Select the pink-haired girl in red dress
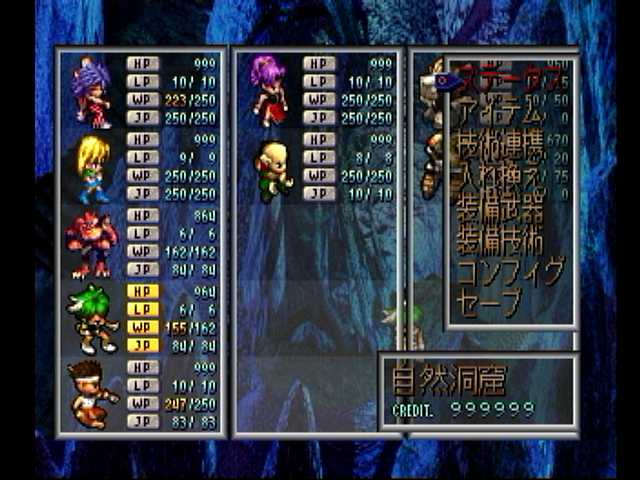Viewport: 640px width, 480px height. pos(271,90)
